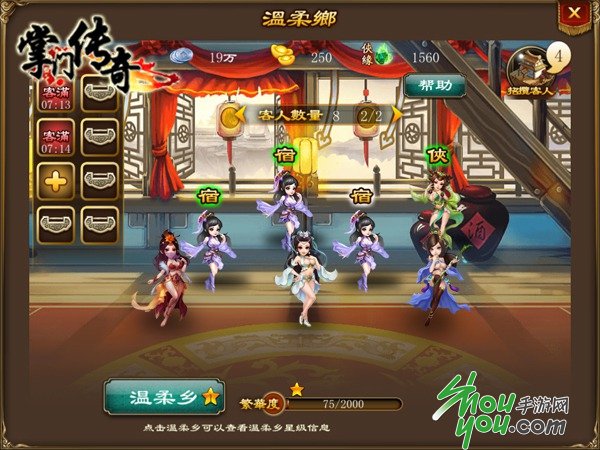The height and width of the screenshot is (450, 600).
Task: Tap the green 侠 marker bubble
Action: 435,157
